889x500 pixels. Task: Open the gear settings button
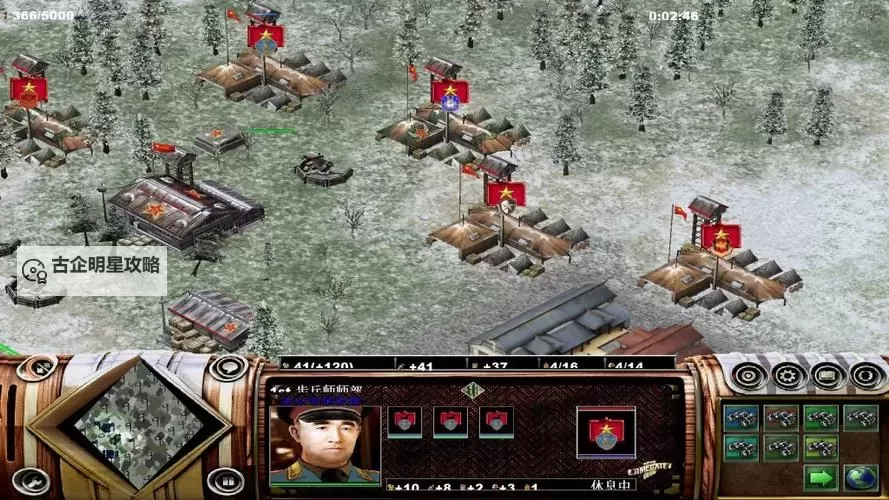point(788,376)
